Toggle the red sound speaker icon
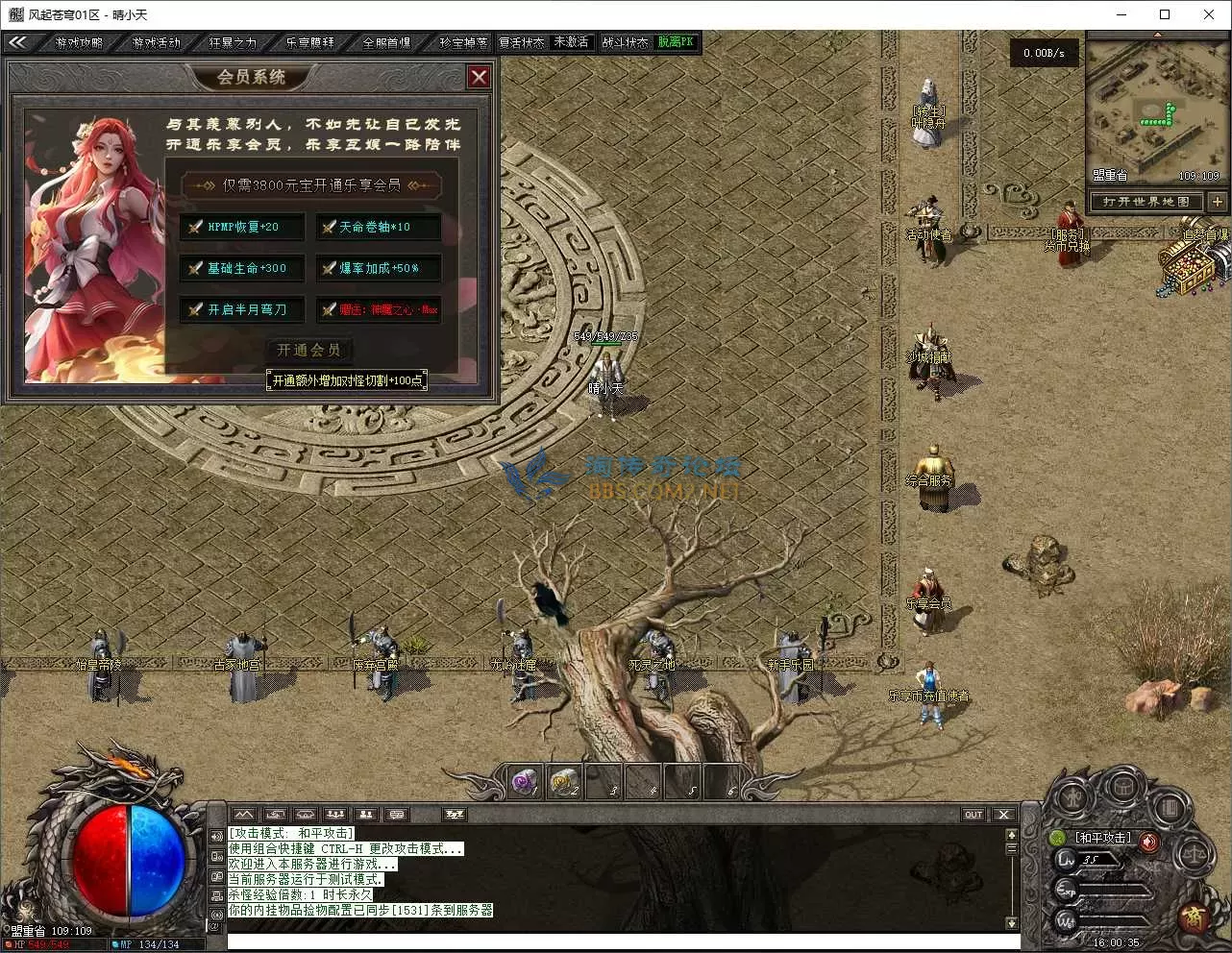This screenshot has height=953, width=1232. (x=1148, y=842)
